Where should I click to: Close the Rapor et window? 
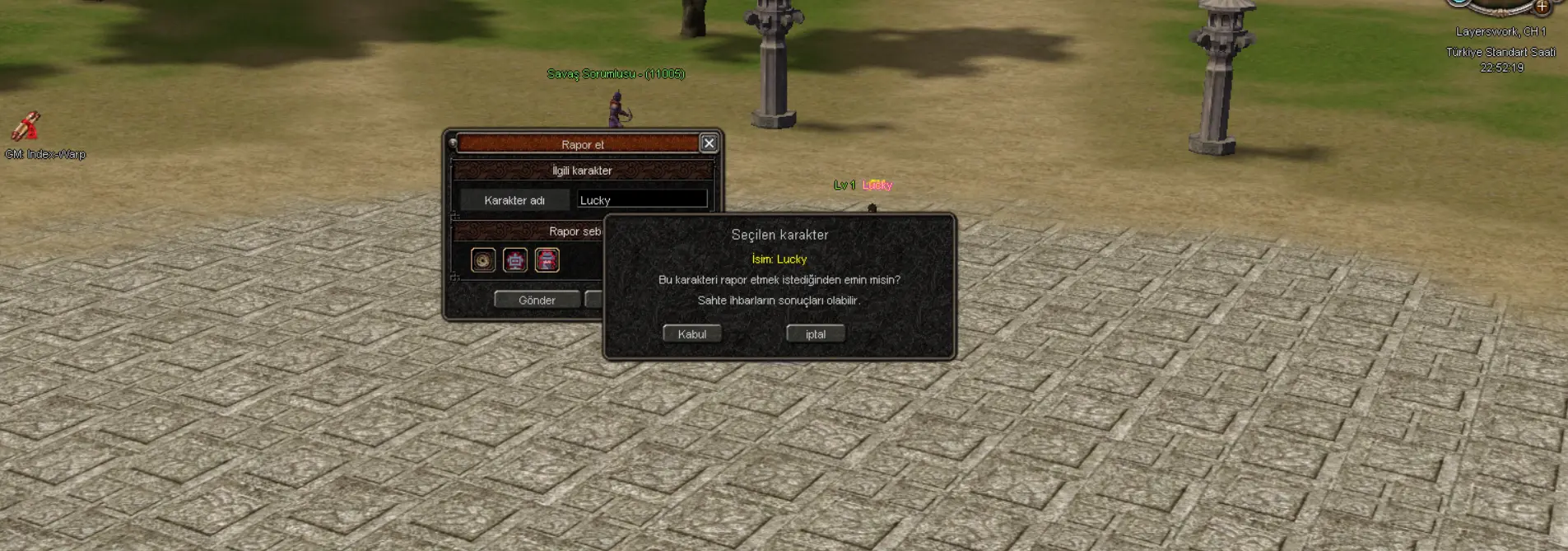click(x=709, y=143)
